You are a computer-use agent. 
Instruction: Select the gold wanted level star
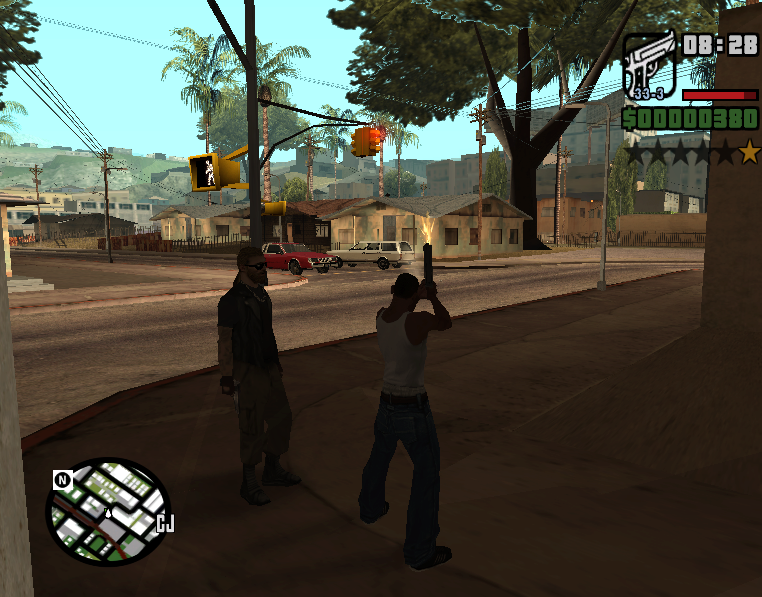[x=749, y=153]
